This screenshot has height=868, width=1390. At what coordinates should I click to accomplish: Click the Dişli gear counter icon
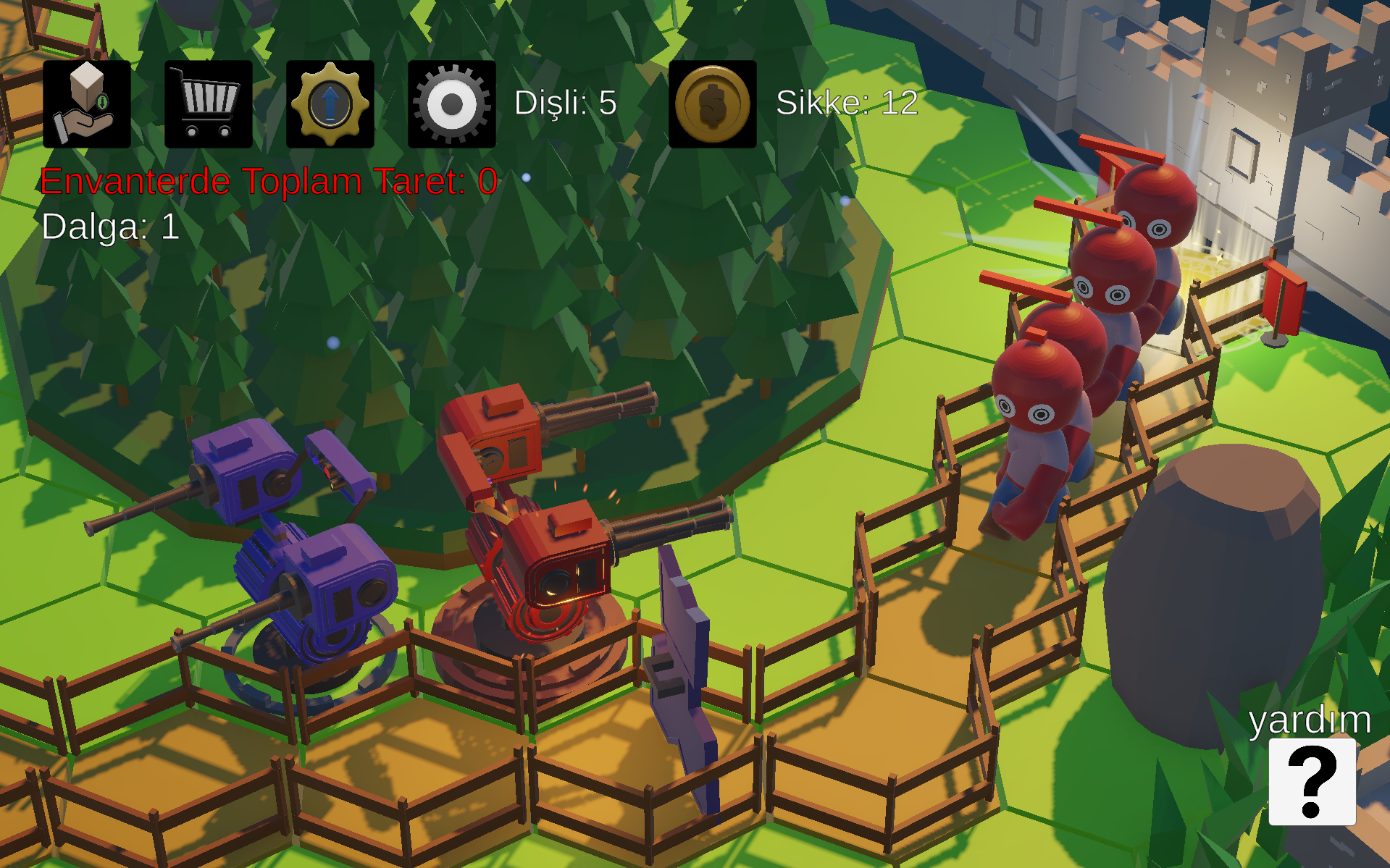[451, 103]
